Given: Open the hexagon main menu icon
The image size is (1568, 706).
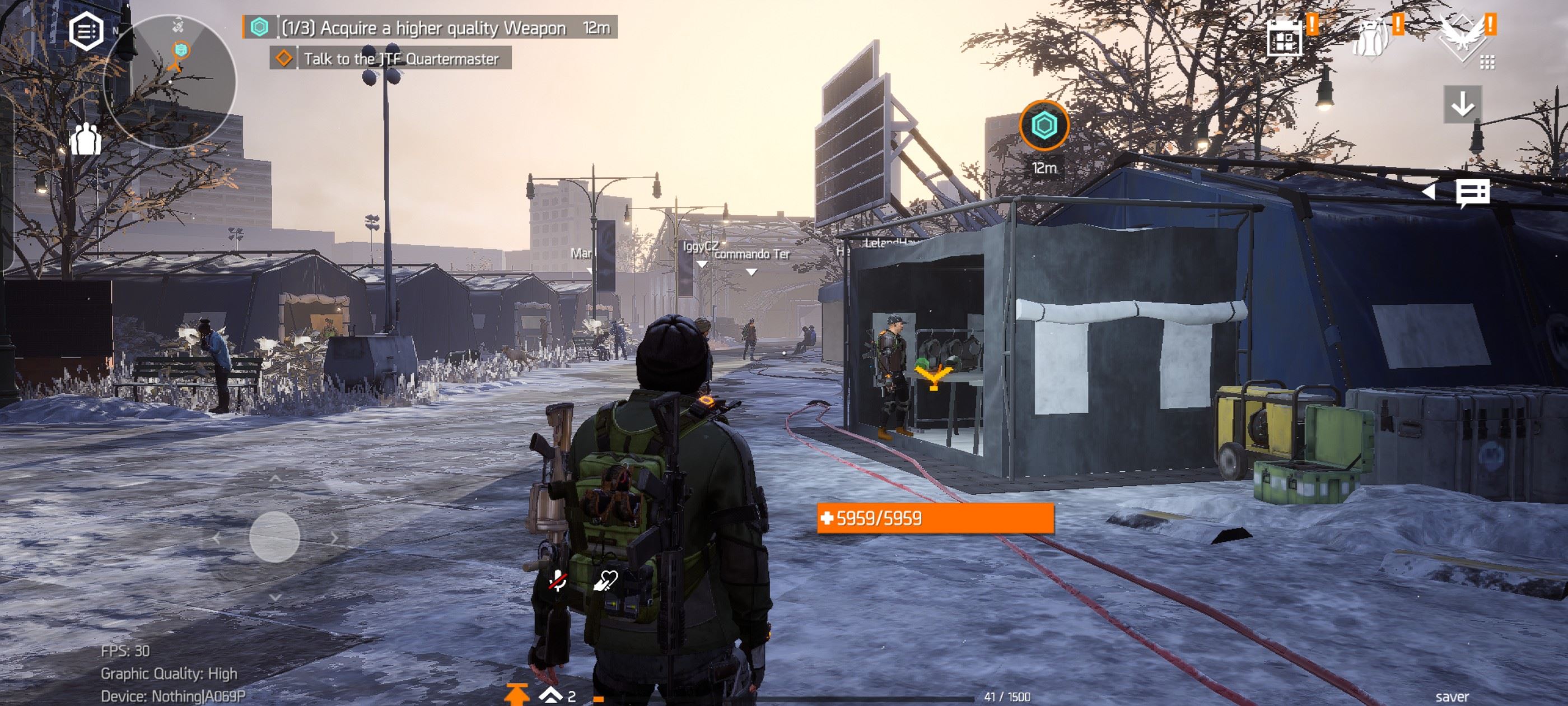Looking at the screenshot, I should [x=86, y=31].
